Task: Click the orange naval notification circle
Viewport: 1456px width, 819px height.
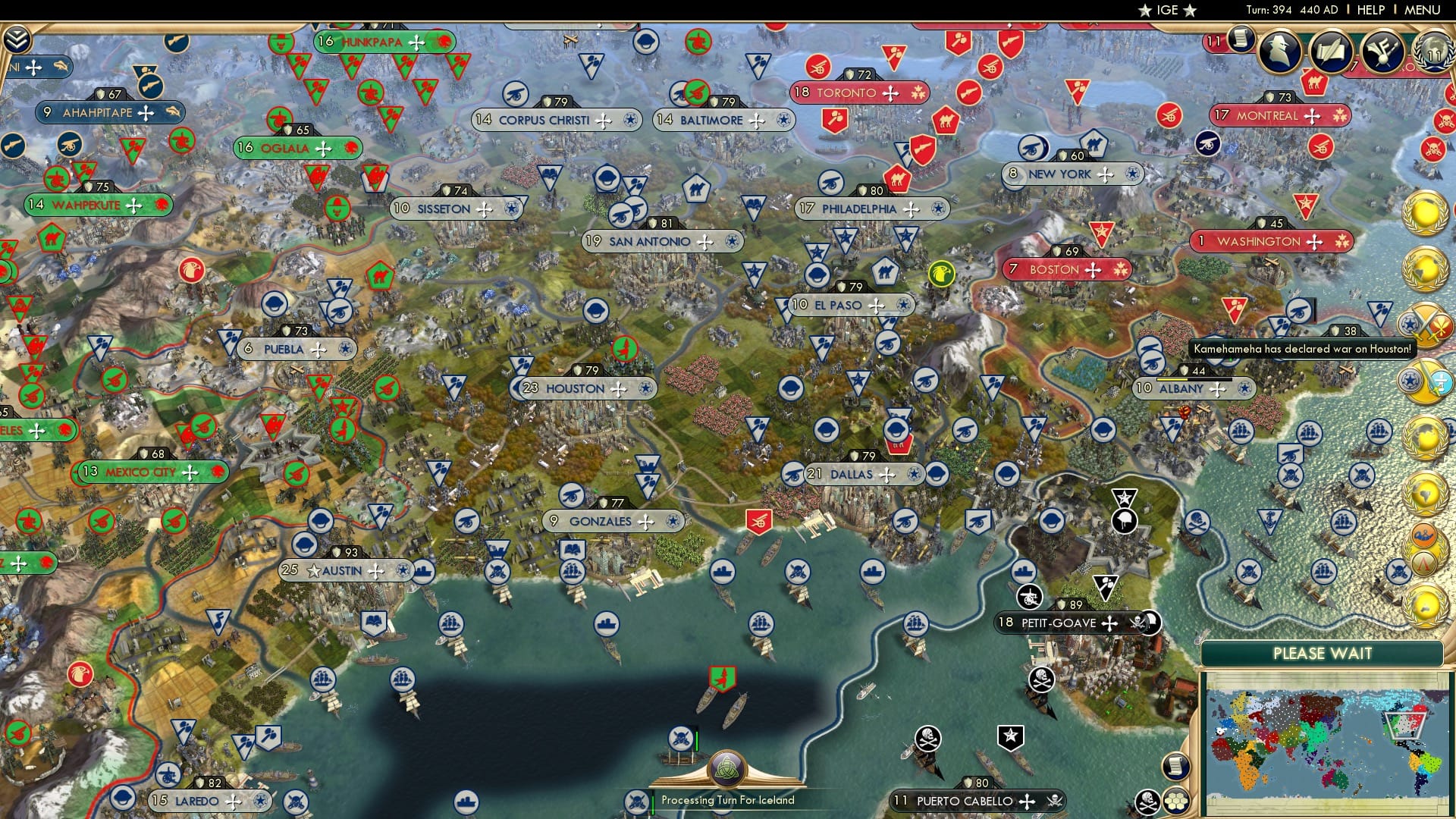Action: (1423, 534)
